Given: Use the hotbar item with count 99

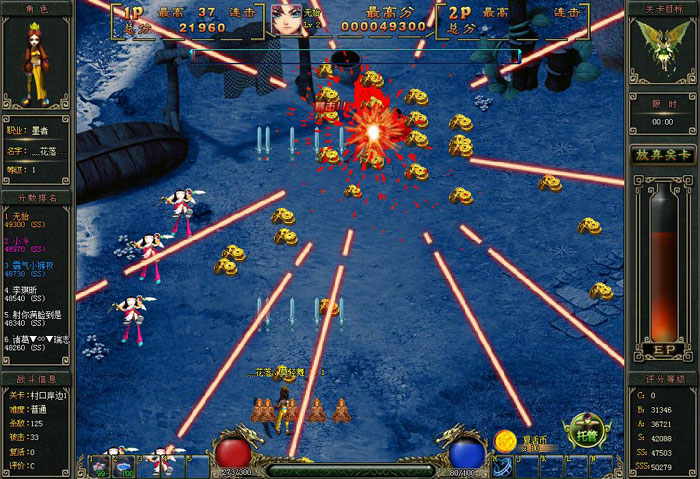Looking at the screenshot, I should (x=101, y=466).
